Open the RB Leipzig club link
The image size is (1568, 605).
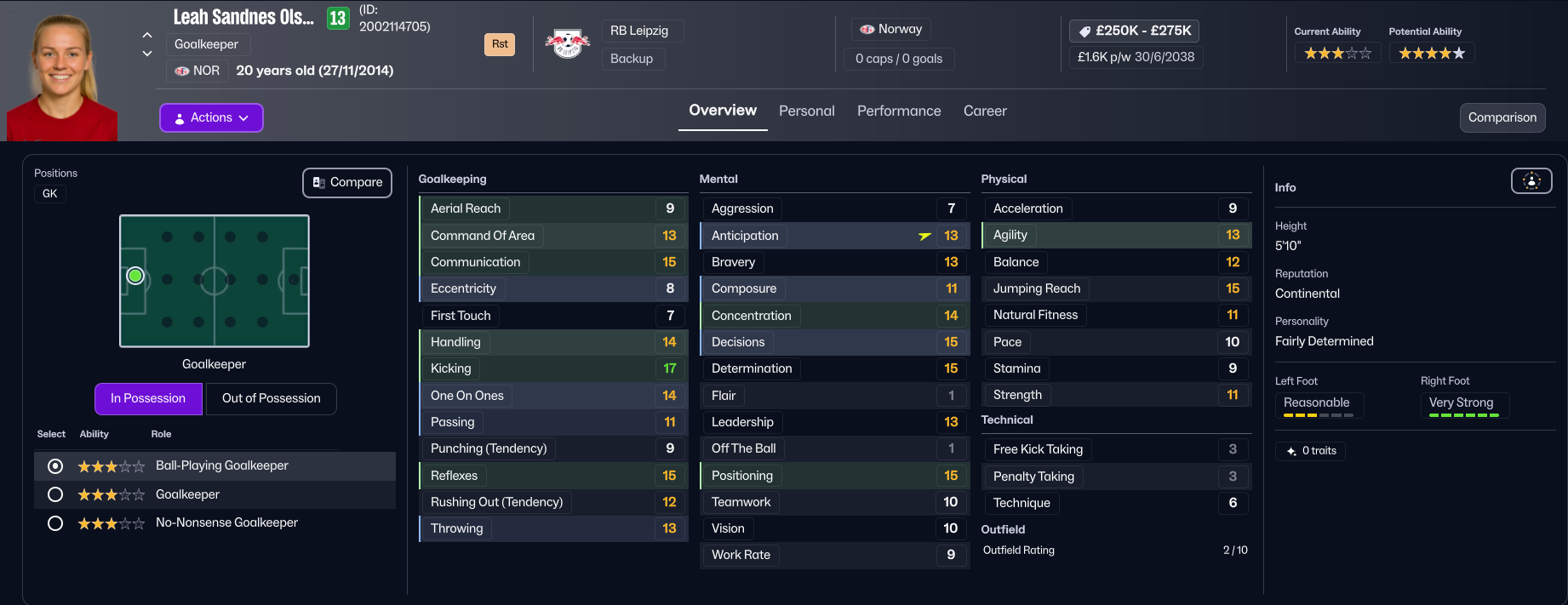point(639,31)
